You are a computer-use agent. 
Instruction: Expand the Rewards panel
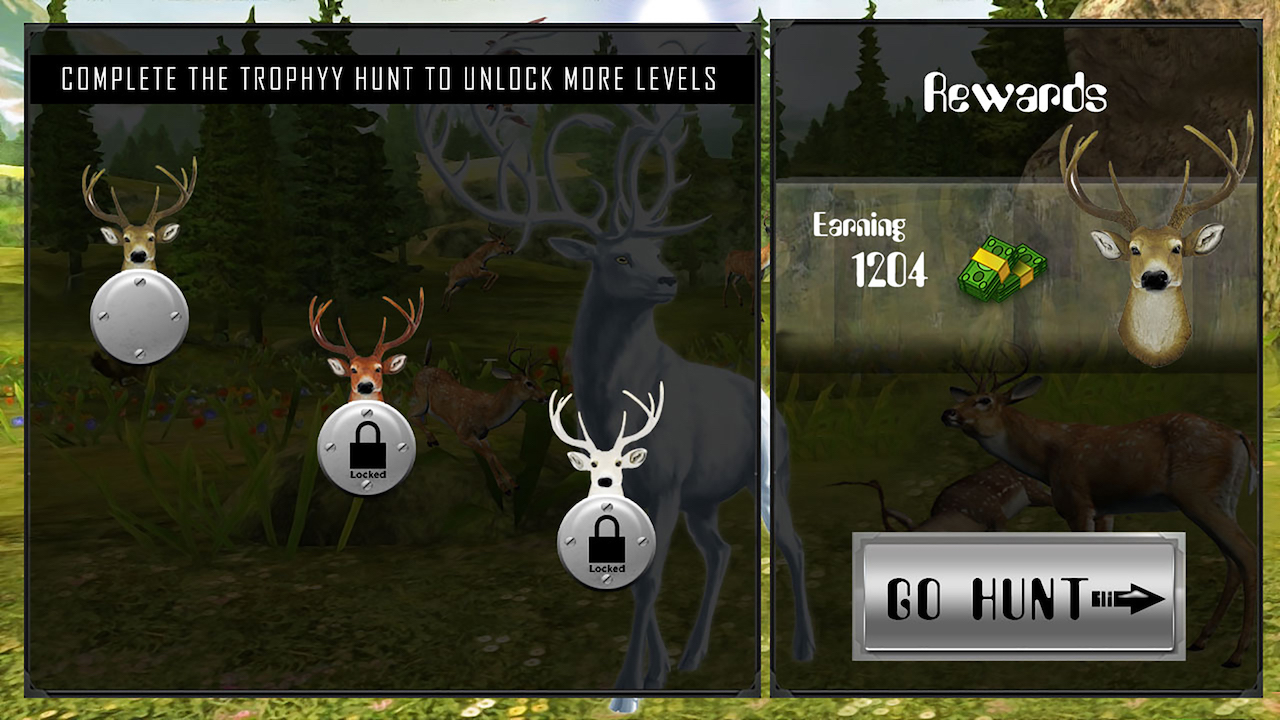[x=1020, y=350]
